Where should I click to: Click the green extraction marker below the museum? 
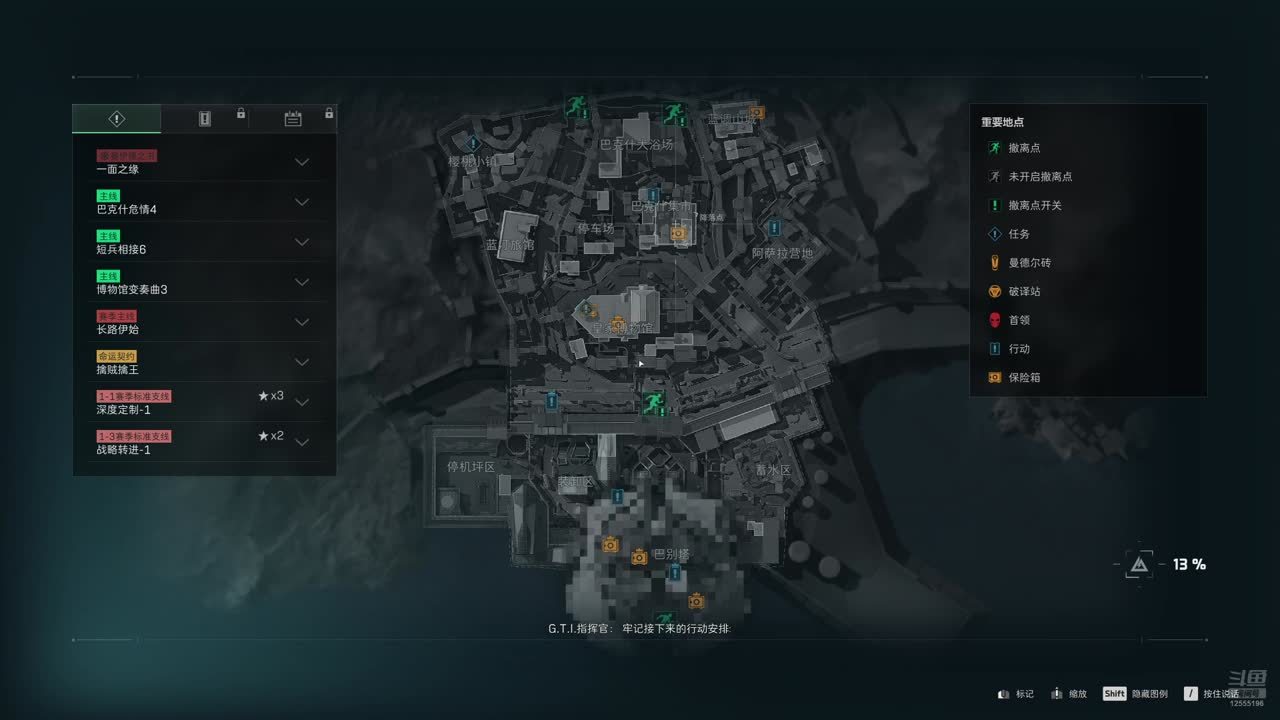click(x=654, y=402)
